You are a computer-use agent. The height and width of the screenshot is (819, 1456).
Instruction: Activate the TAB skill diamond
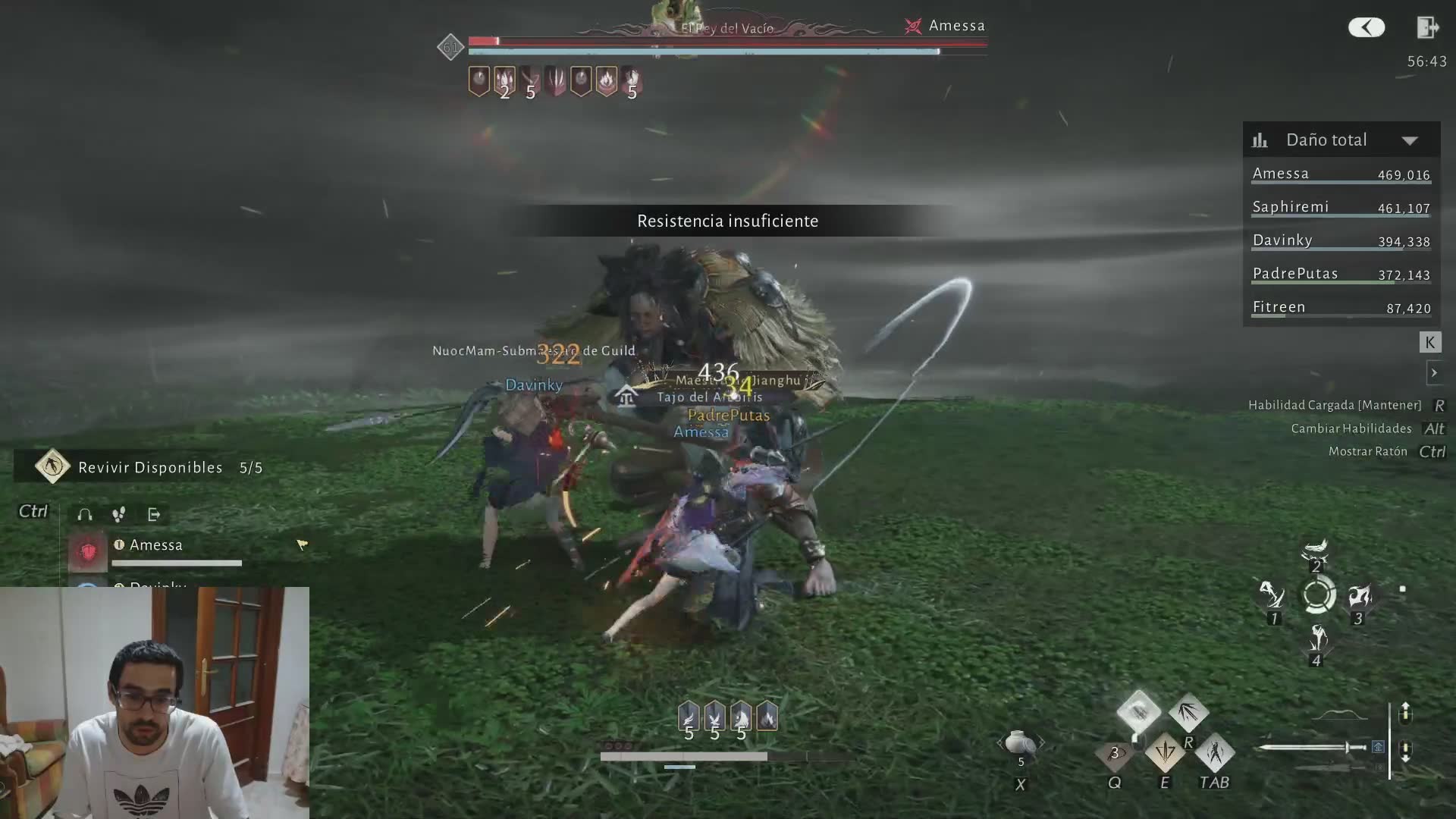pyautogui.click(x=1215, y=752)
